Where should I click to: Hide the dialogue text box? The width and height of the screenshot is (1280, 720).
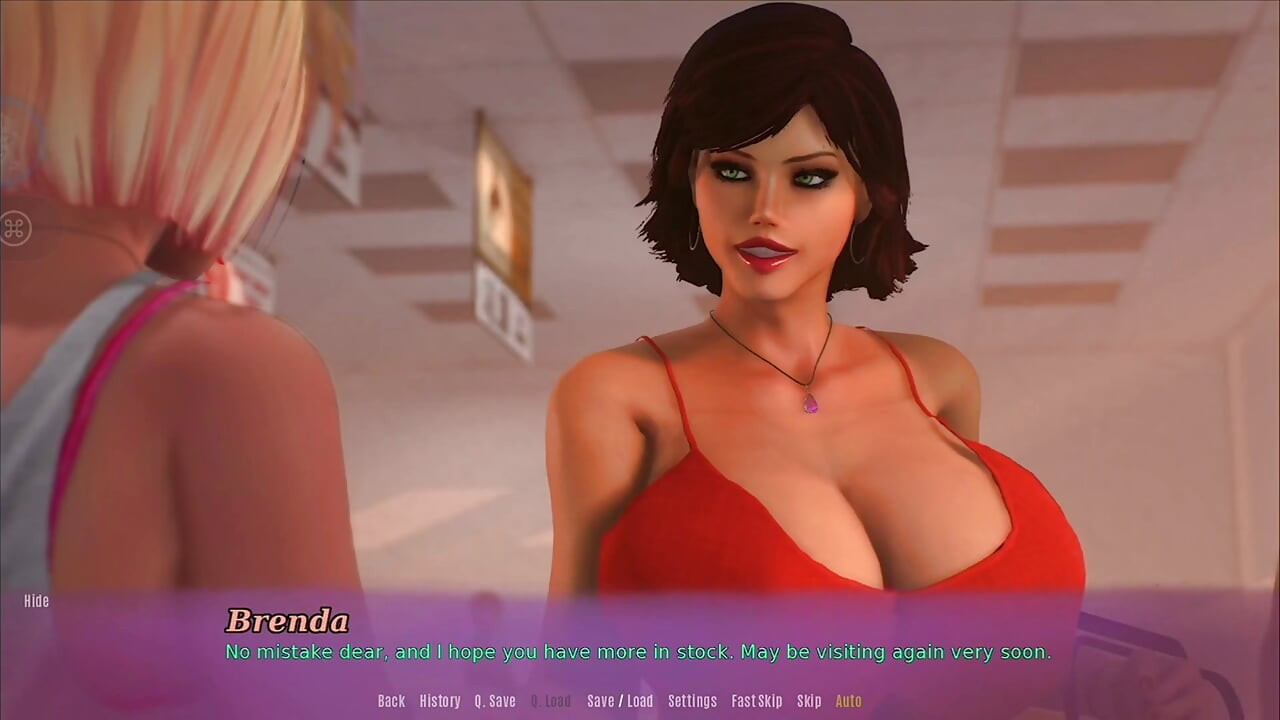click(x=37, y=601)
